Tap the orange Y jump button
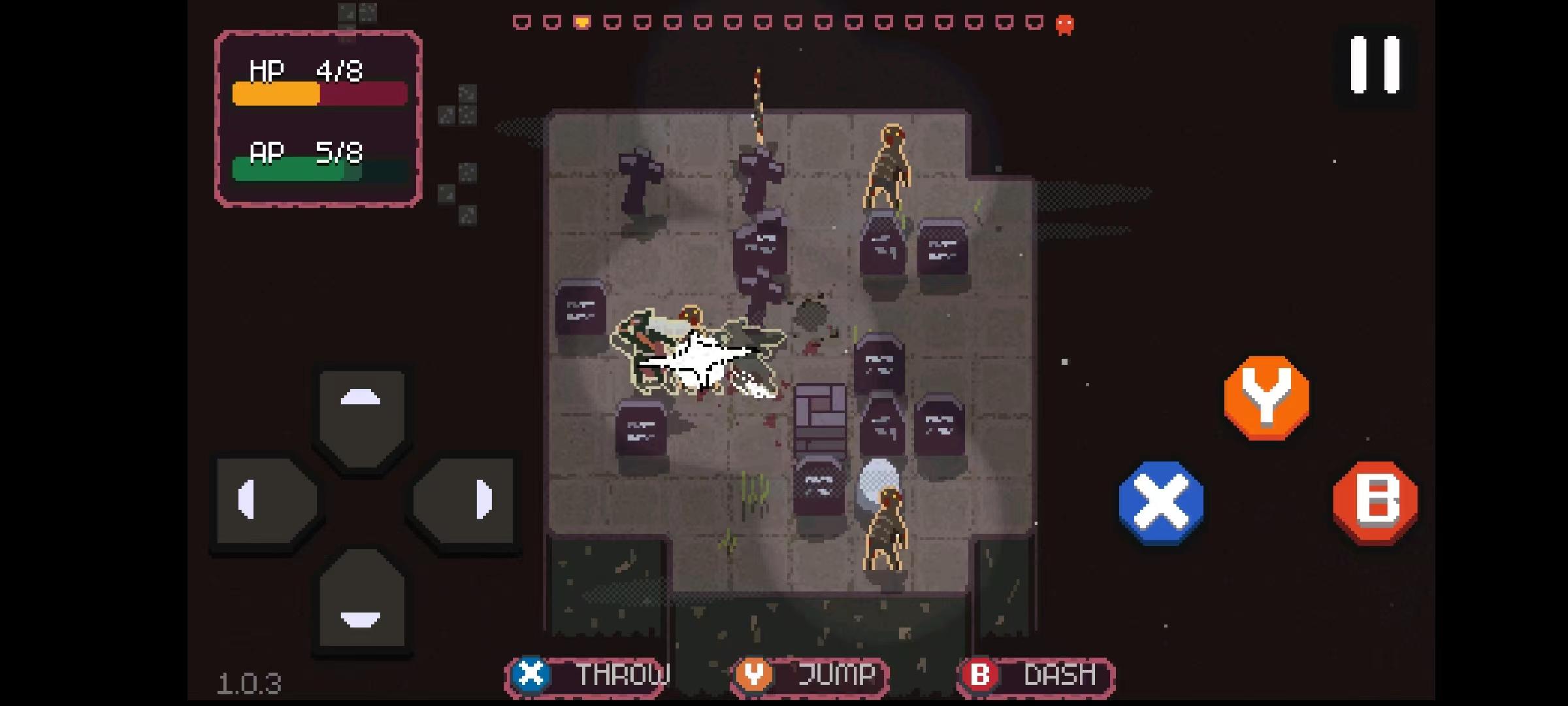 click(x=1267, y=397)
